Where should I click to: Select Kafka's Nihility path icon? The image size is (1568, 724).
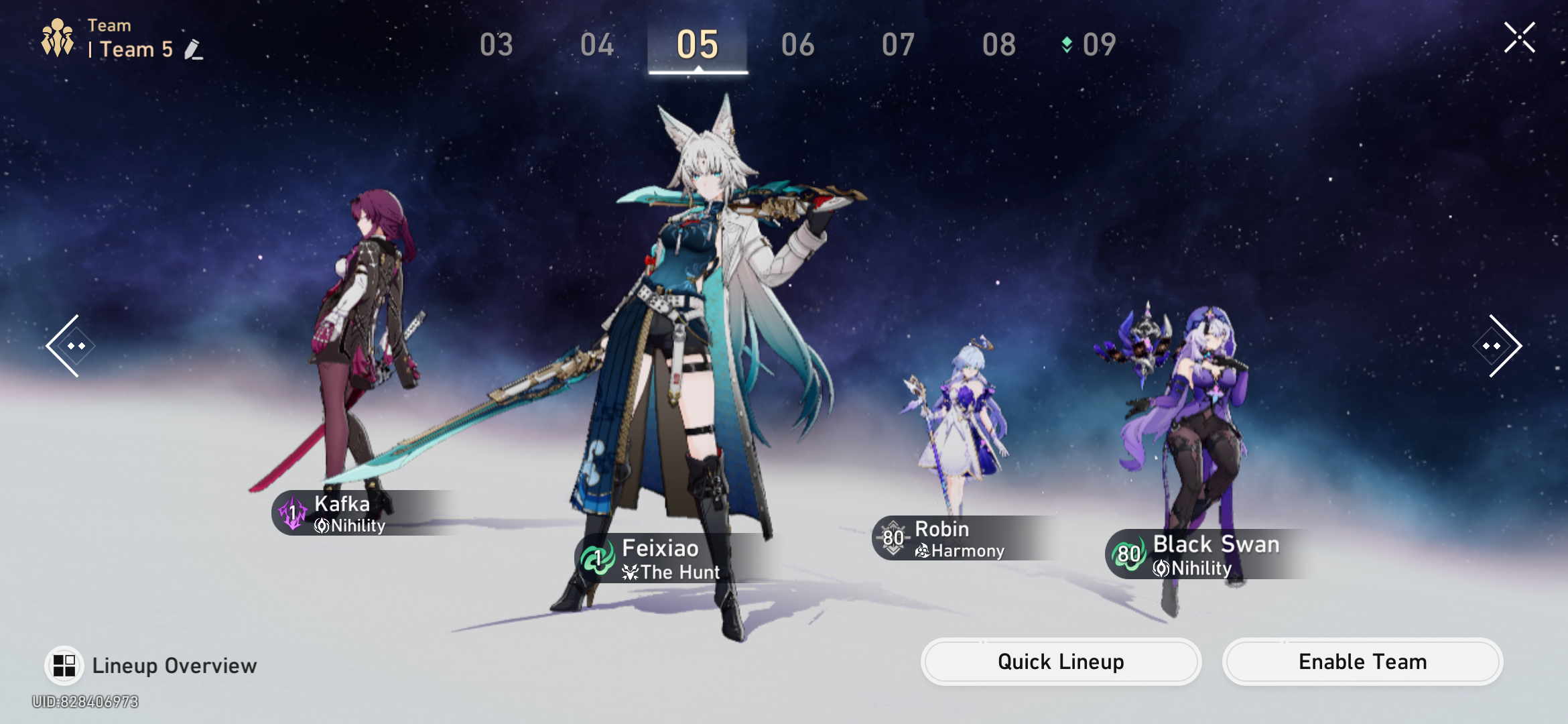pos(320,526)
